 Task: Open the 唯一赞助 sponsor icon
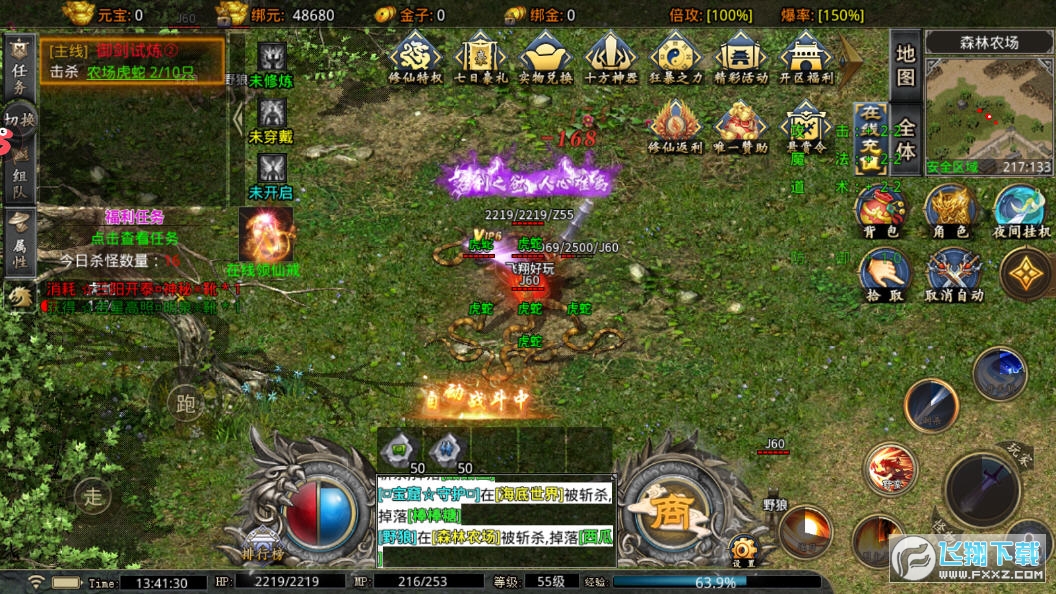pos(741,125)
